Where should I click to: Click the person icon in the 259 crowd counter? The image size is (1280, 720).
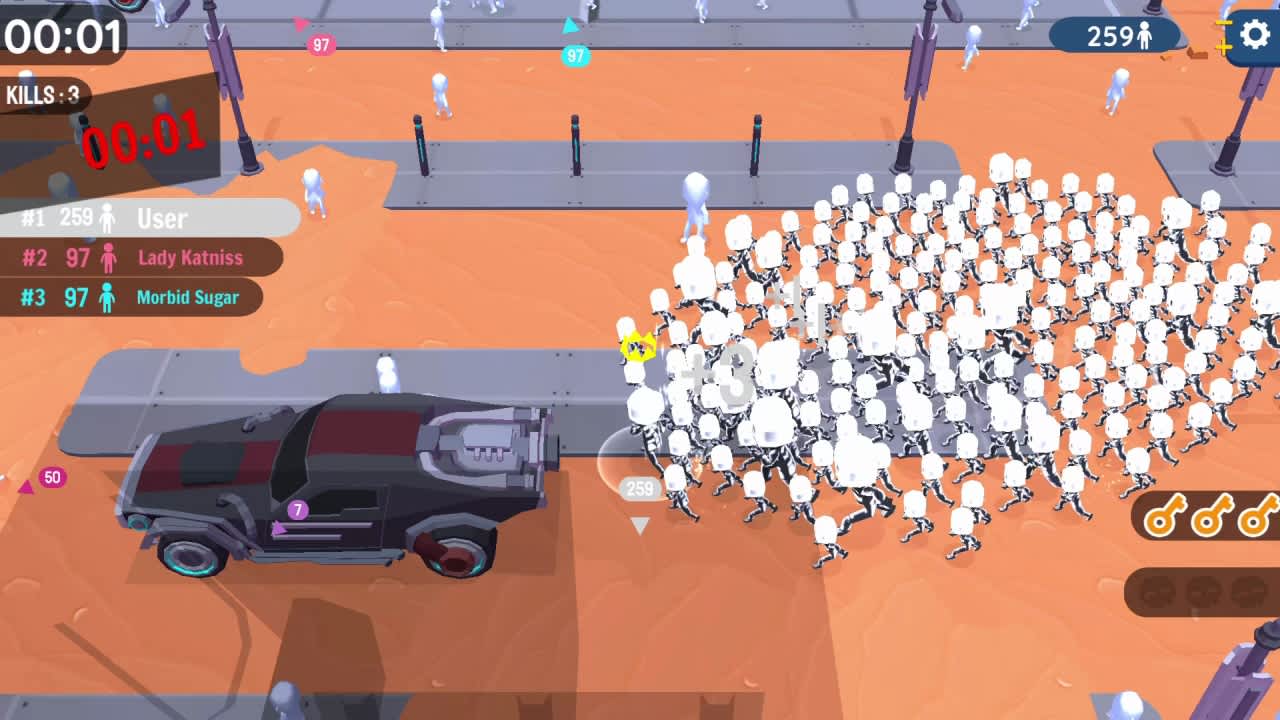(1145, 35)
